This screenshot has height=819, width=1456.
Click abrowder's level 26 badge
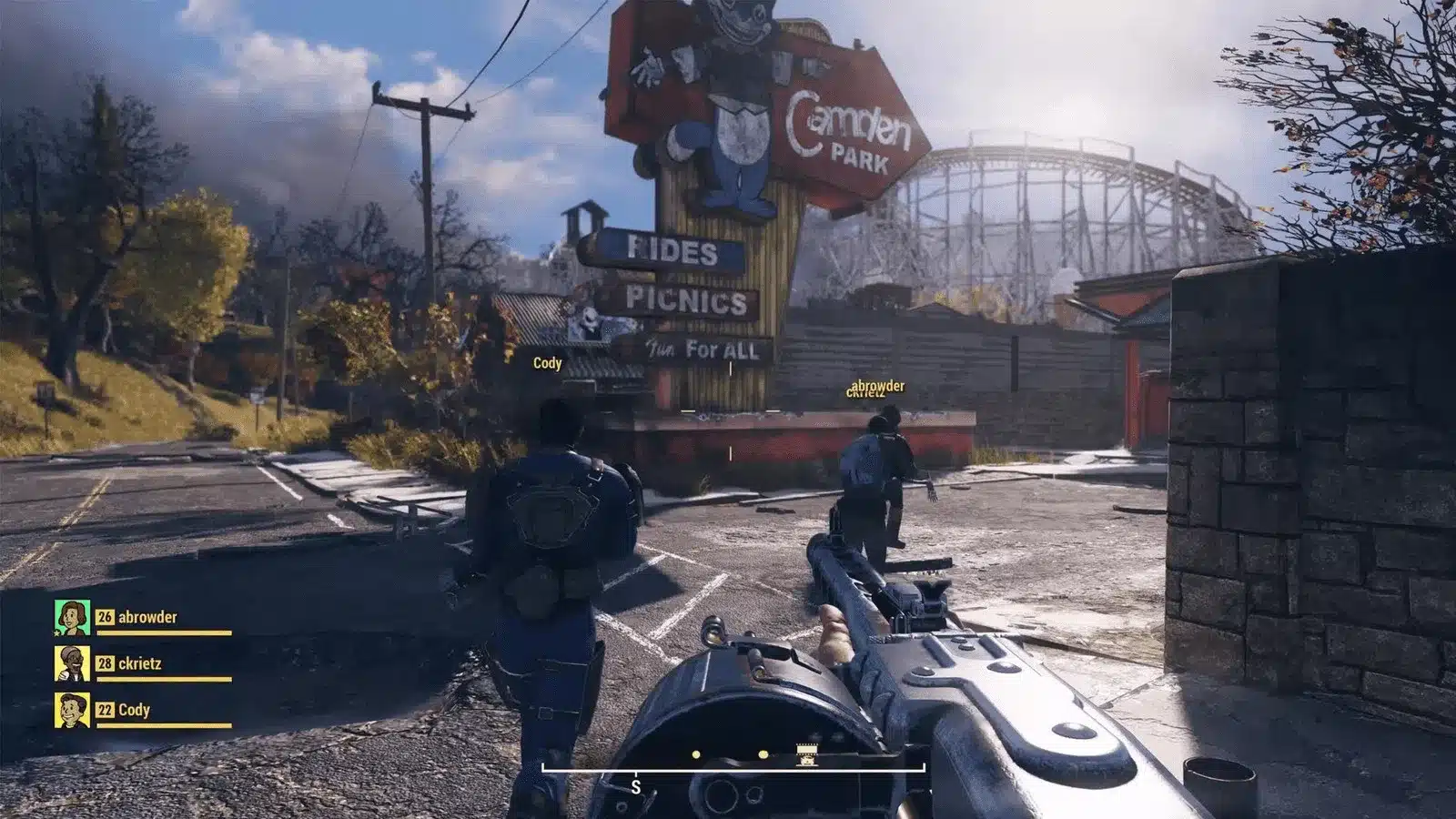[106, 617]
